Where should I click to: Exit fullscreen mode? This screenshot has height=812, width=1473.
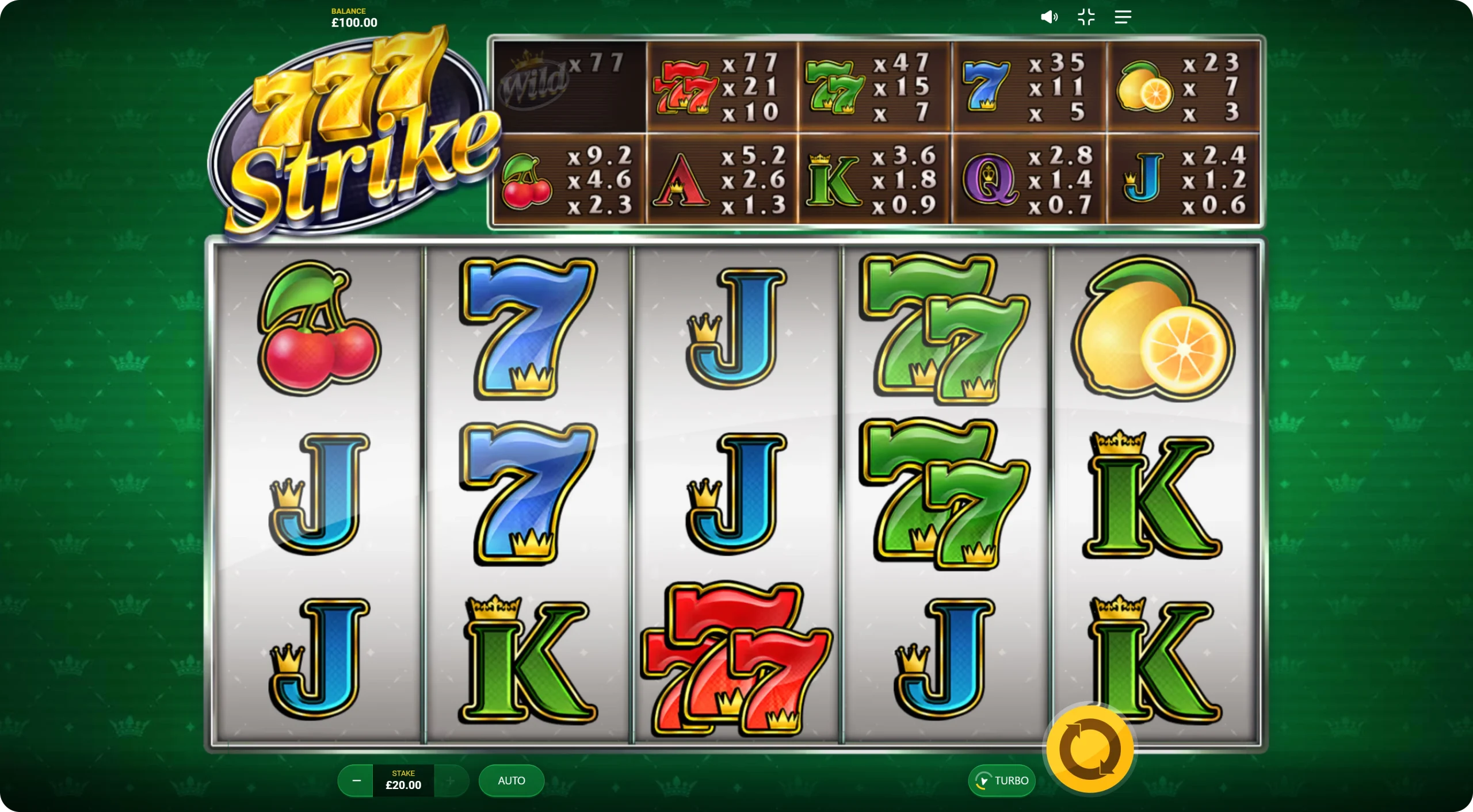tap(1086, 17)
